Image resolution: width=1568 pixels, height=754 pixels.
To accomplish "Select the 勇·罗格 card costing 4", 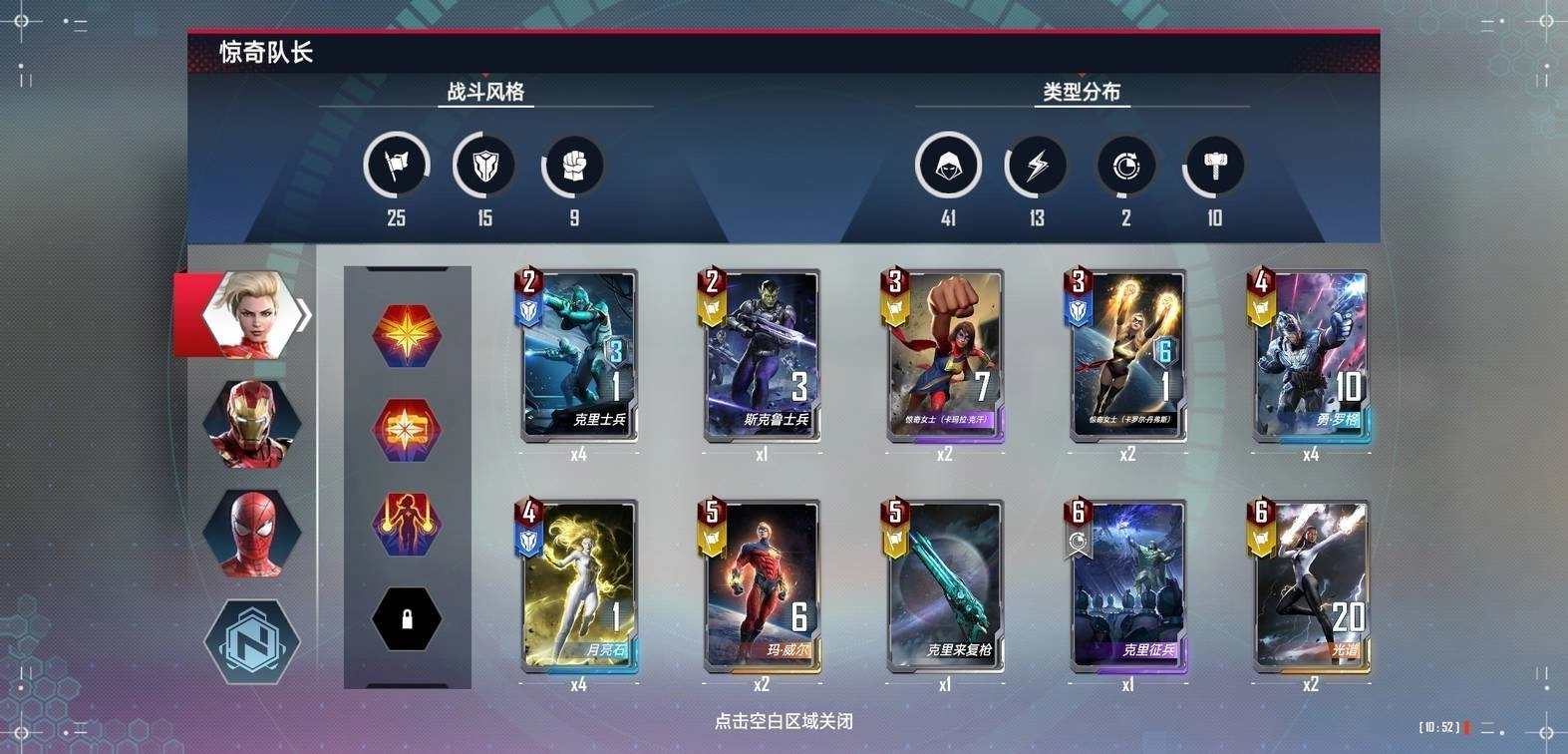I will coord(1312,356).
